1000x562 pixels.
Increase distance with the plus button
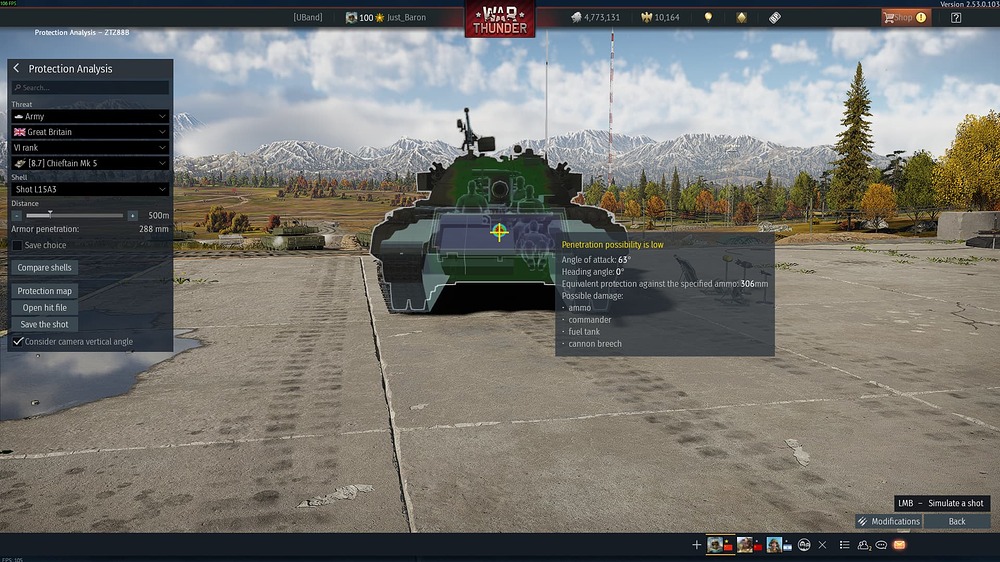(x=132, y=215)
